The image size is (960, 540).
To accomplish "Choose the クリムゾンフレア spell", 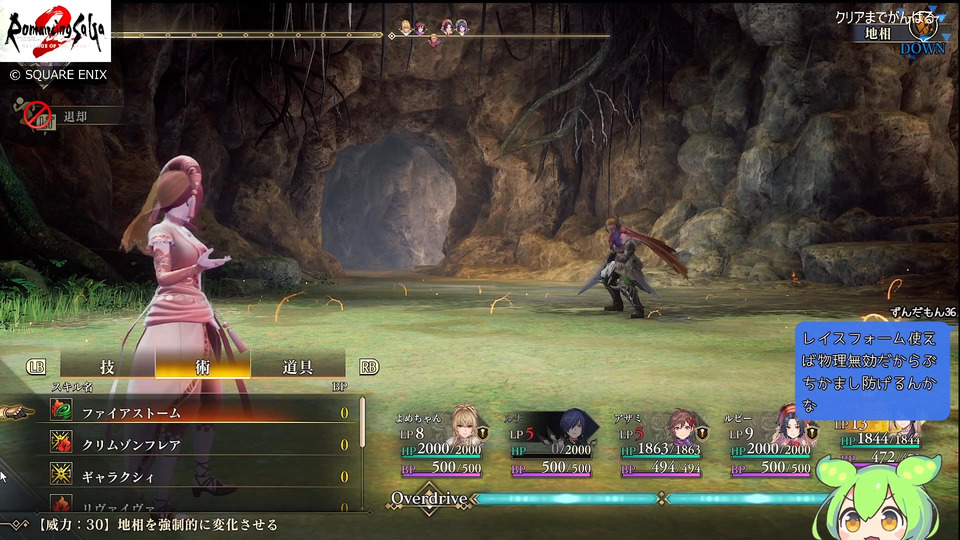I will click(200, 444).
